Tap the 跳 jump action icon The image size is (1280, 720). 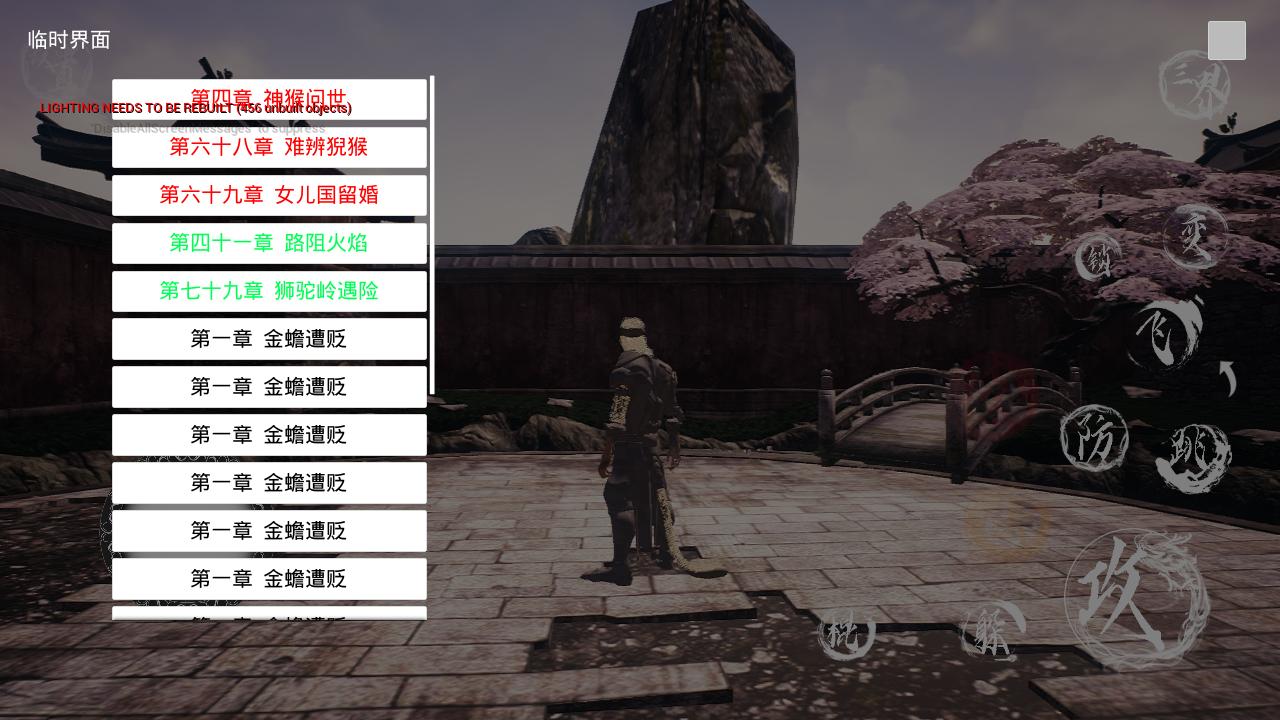coord(1195,455)
